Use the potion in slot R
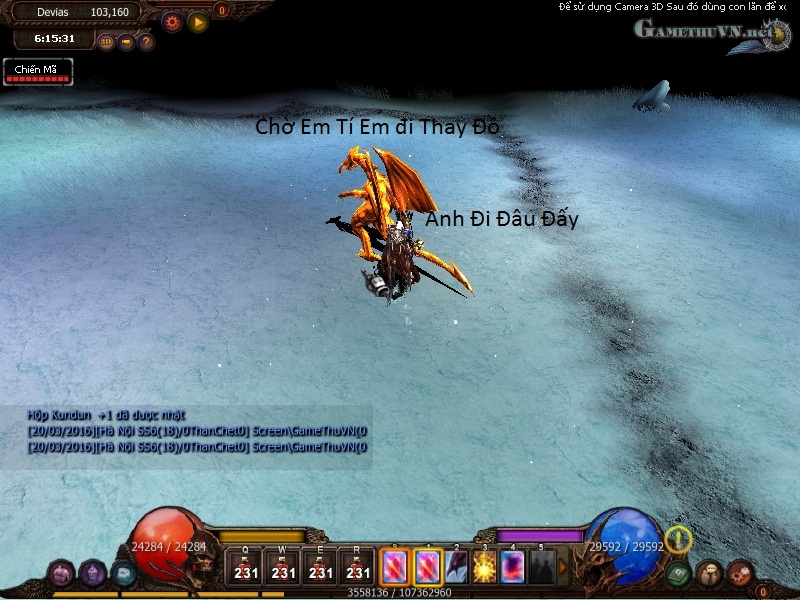Image resolution: width=800 pixels, height=600 pixels. click(357, 566)
